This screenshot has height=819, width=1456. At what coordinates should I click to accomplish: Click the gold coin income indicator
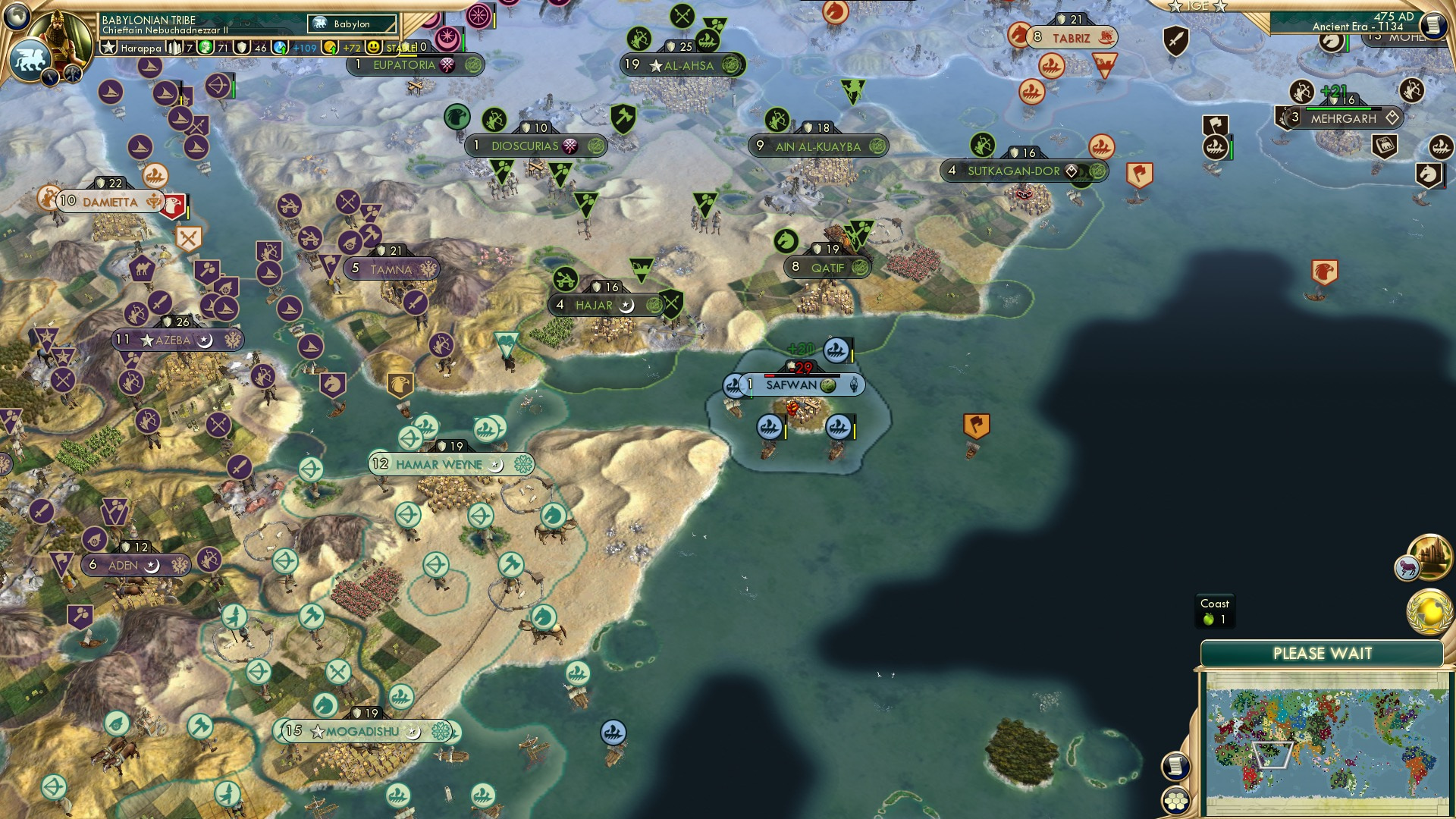(331, 47)
